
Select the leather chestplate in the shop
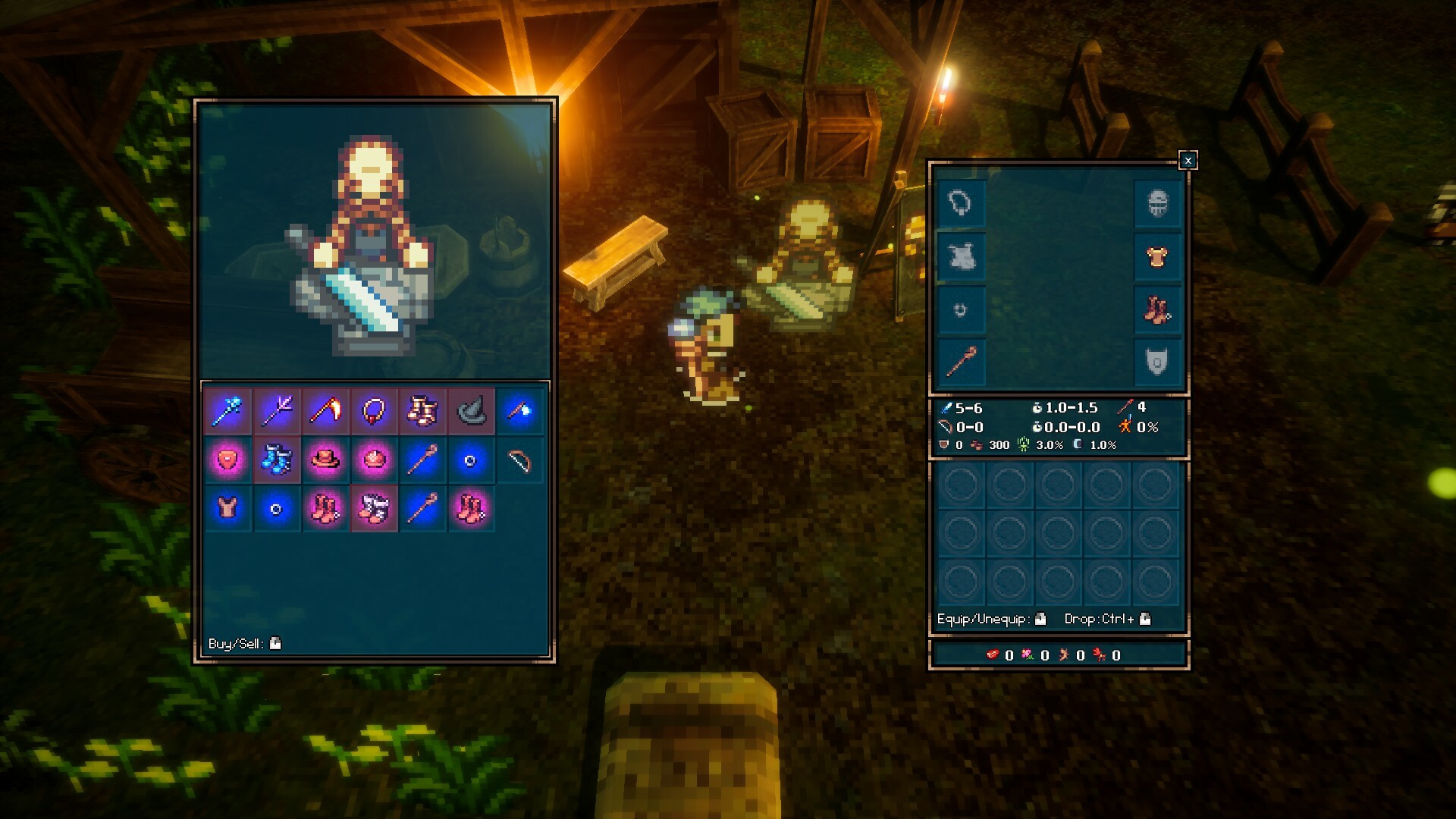pos(227,507)
